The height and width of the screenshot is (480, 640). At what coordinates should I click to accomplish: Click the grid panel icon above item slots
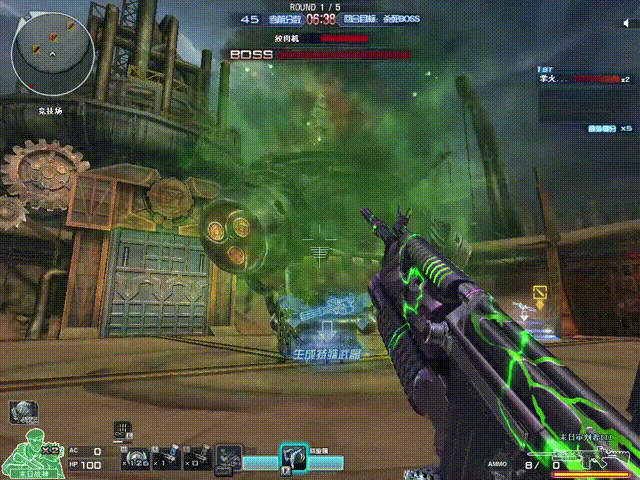(123, 428)
